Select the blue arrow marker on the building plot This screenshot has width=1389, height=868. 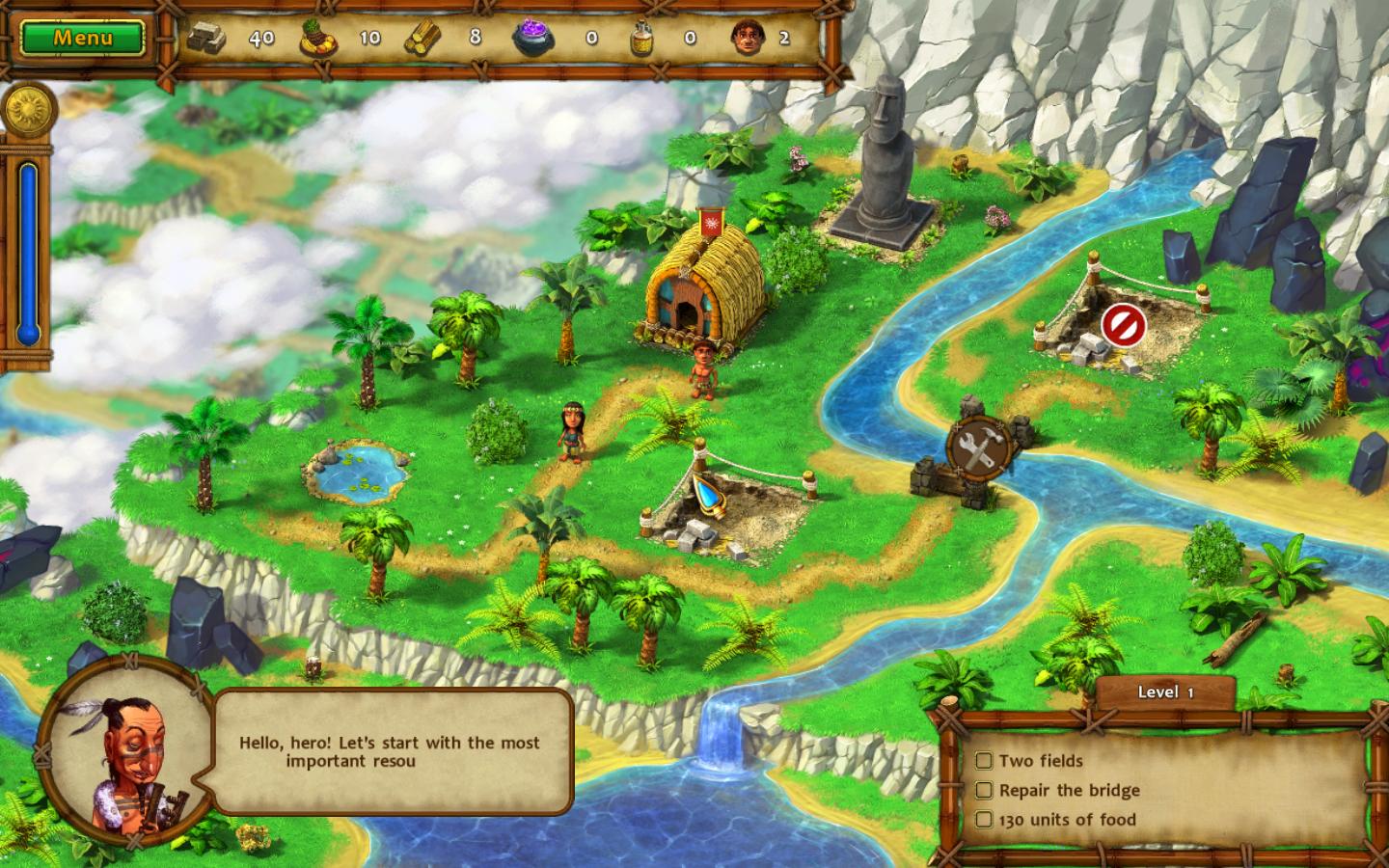707,492
